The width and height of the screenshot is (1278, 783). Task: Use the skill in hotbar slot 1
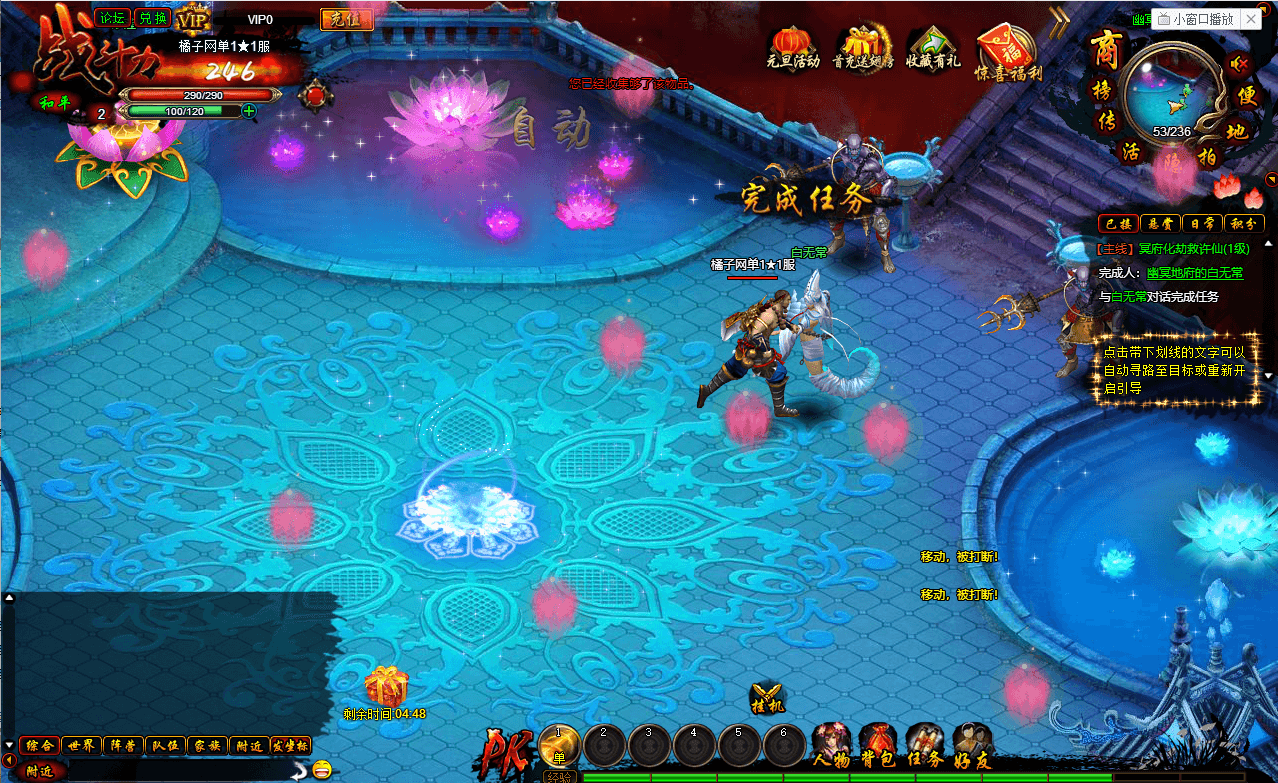(x=560, y=743)
